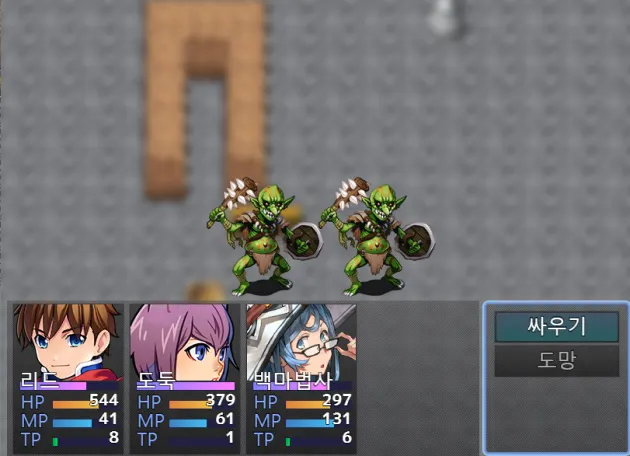Click the 도둑 character status panel
This screenshot has width=630, height=456.
click(x=185, y=378)
